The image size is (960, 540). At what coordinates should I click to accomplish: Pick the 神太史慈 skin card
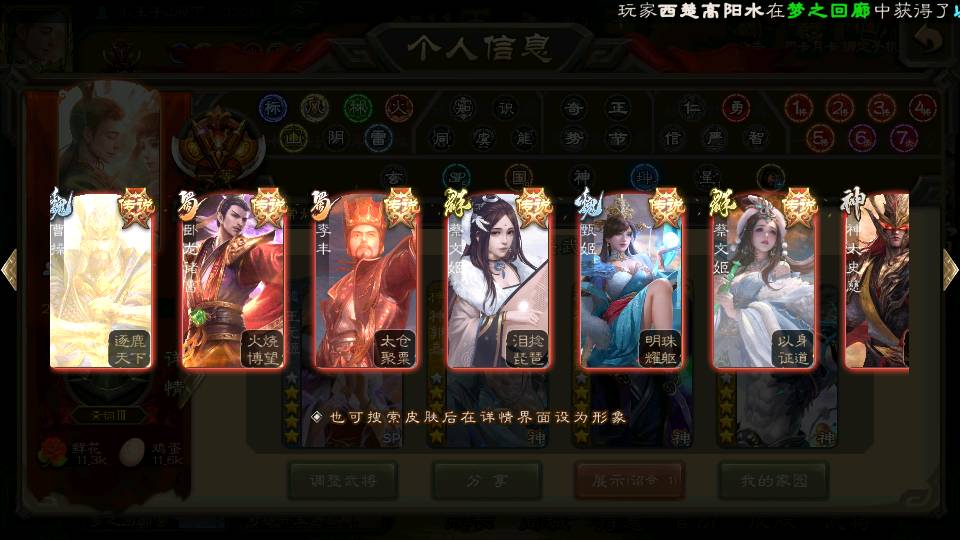point(878,282)
